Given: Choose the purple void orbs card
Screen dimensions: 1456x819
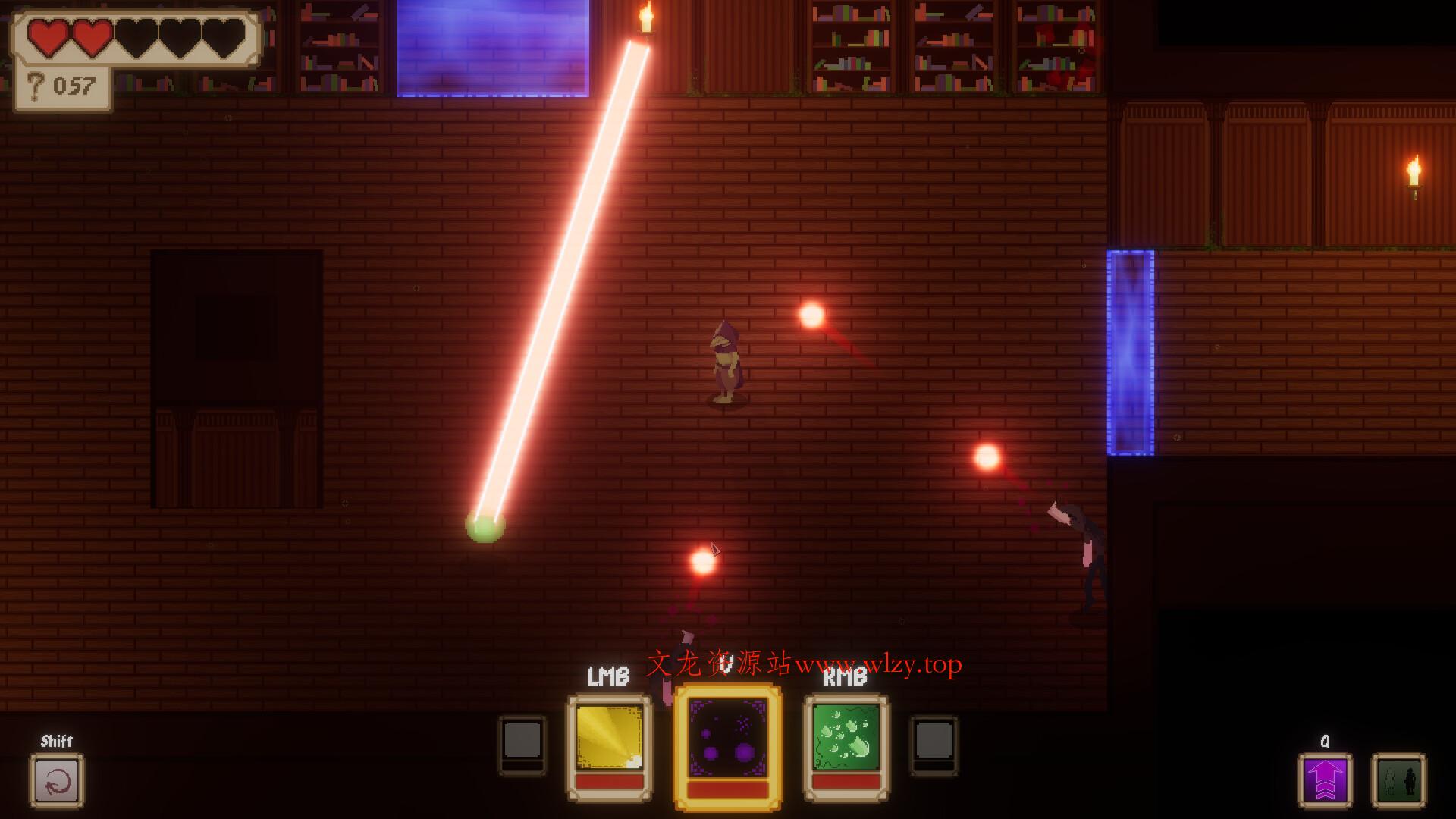Looking at the screenshot, I should pos(727,741).
